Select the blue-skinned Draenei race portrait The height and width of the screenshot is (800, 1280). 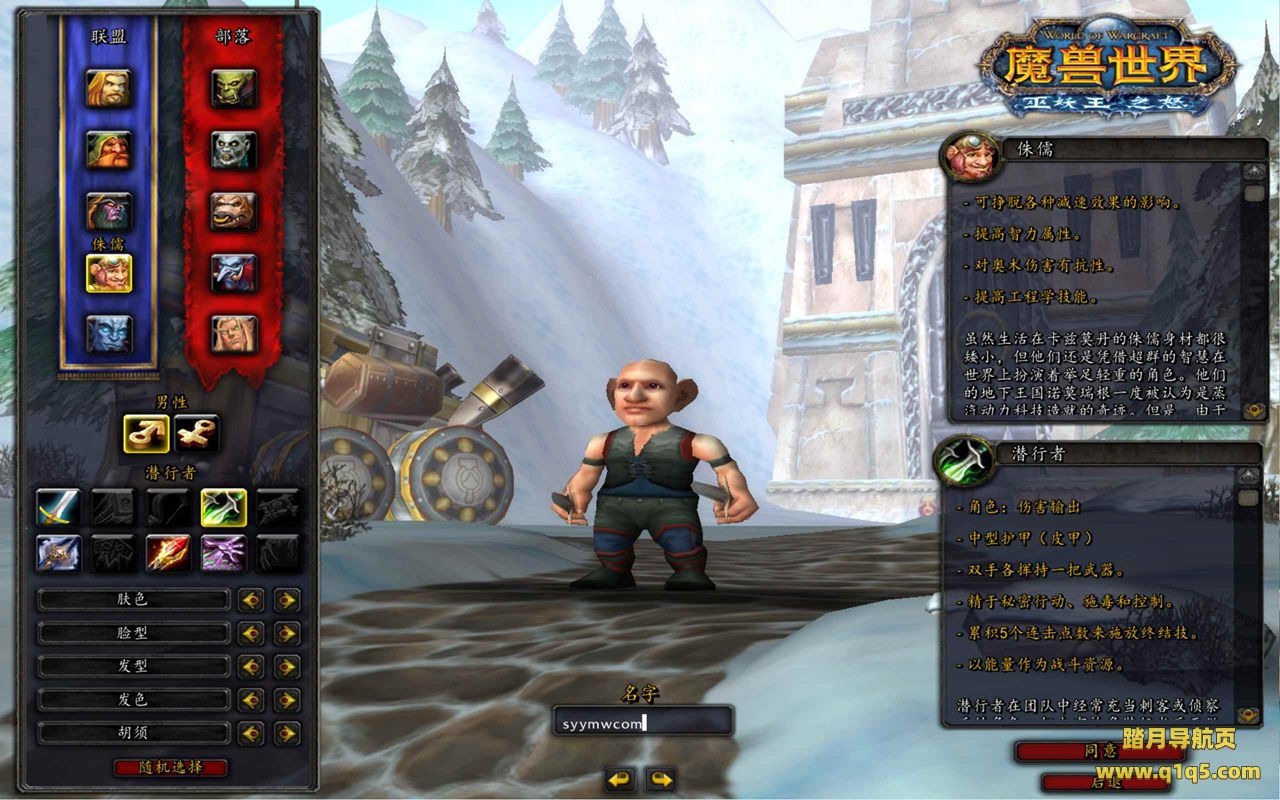click(x=108, y=333)
